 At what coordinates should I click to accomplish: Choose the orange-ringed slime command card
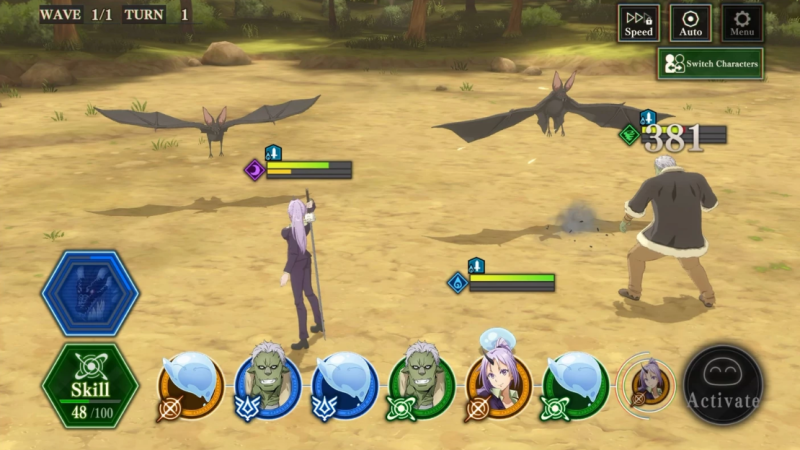pyautogui.click(x=190, y=386)
